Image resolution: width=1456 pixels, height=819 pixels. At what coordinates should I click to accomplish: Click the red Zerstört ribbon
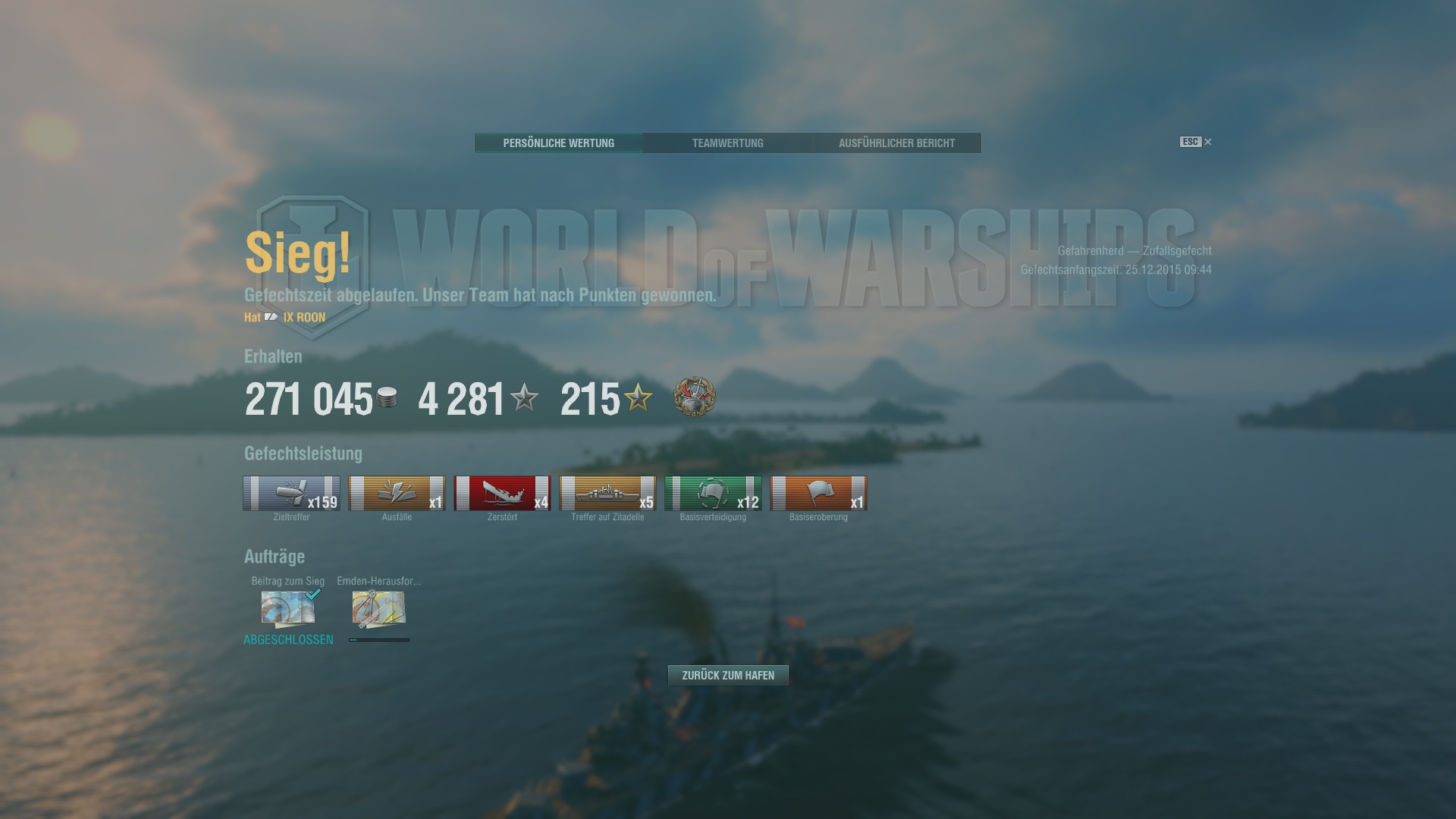[502, 494]
